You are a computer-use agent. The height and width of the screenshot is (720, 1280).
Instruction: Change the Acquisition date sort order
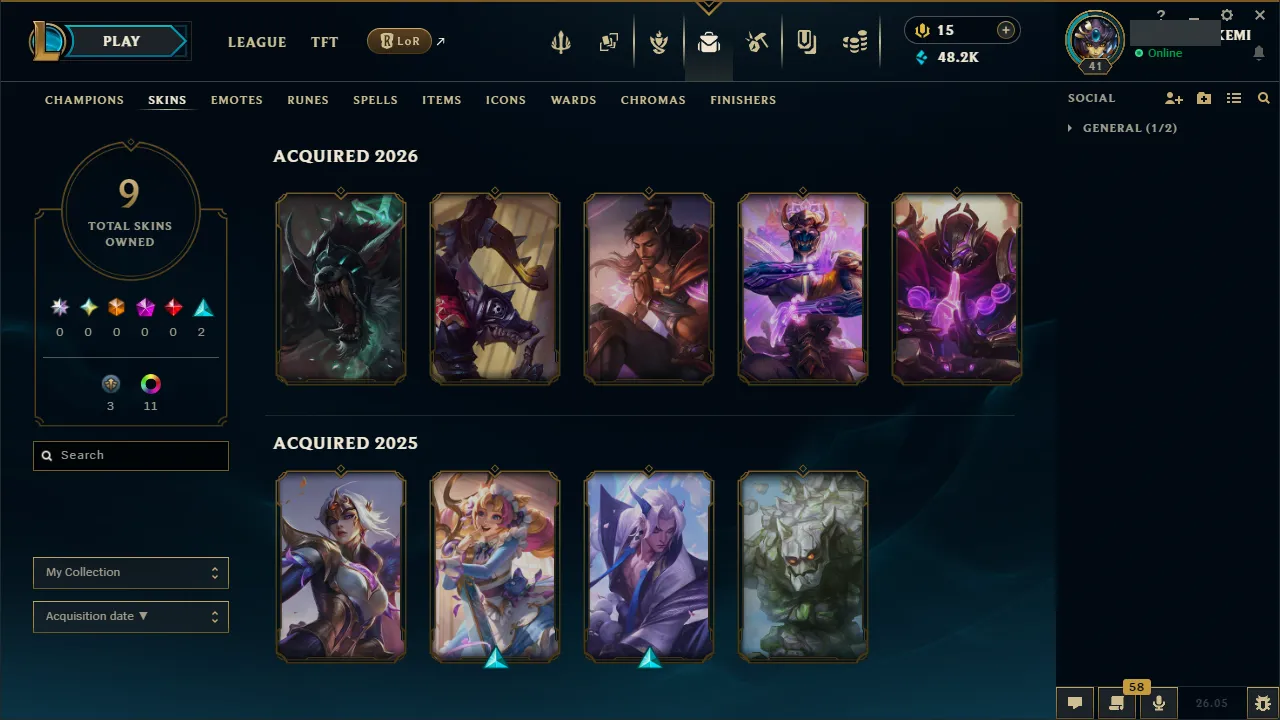point(130,616)
